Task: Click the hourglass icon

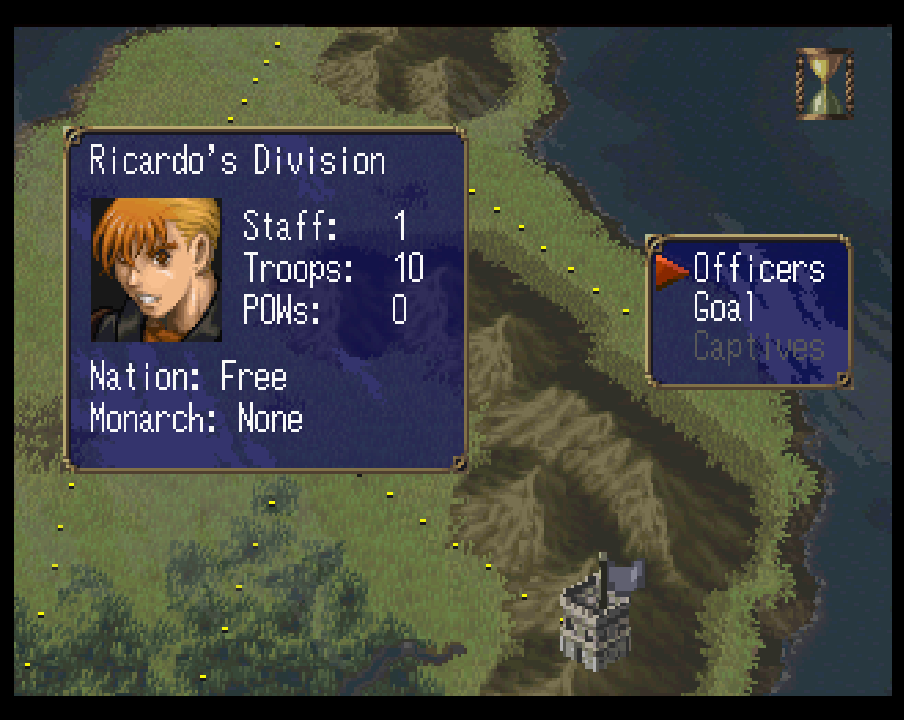Action: pos(824,84)
